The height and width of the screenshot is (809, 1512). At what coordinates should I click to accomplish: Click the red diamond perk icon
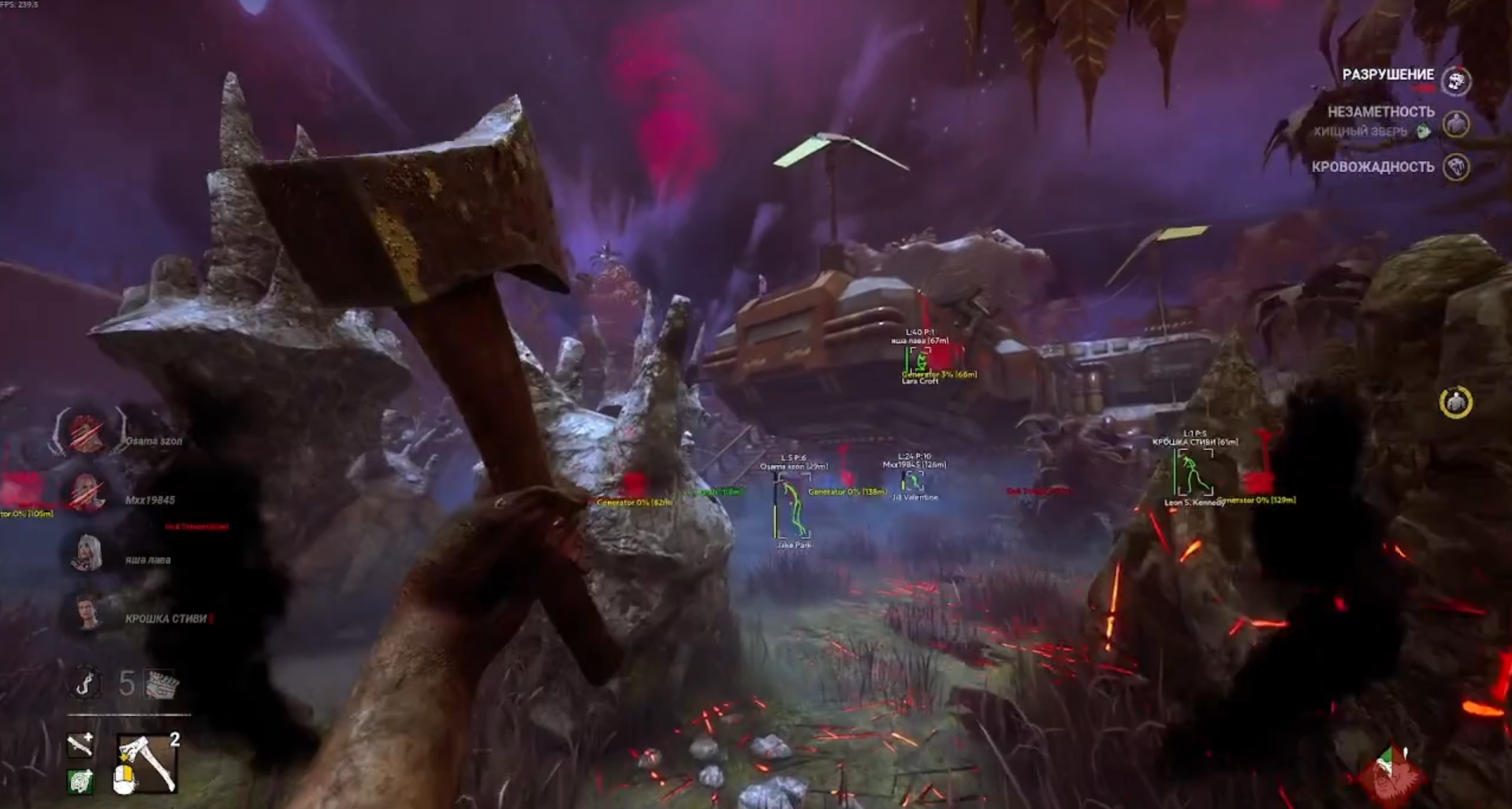[x=1391, y=774]
